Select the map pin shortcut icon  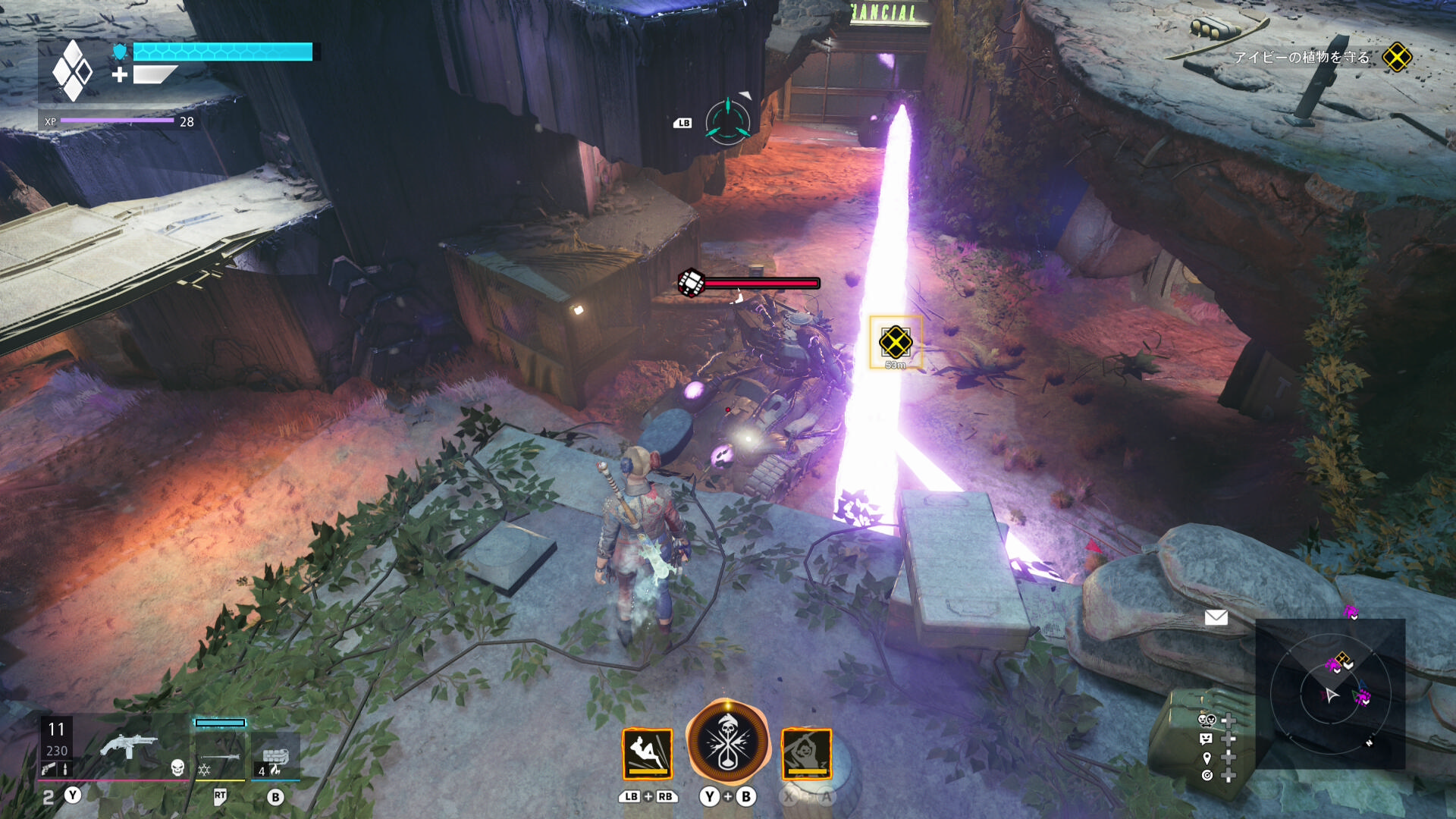click(x=1207, y=758)
